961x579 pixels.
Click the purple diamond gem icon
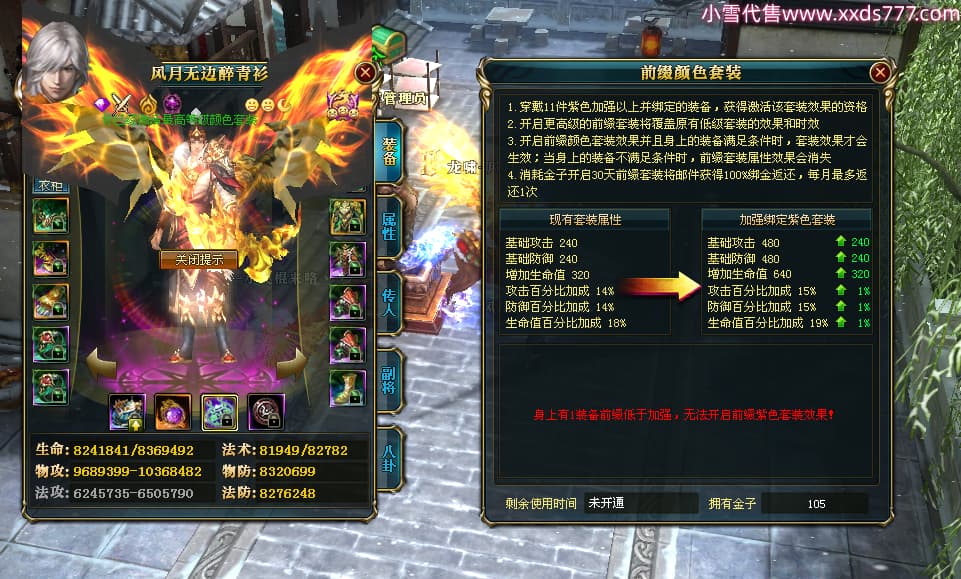(100, 102)
